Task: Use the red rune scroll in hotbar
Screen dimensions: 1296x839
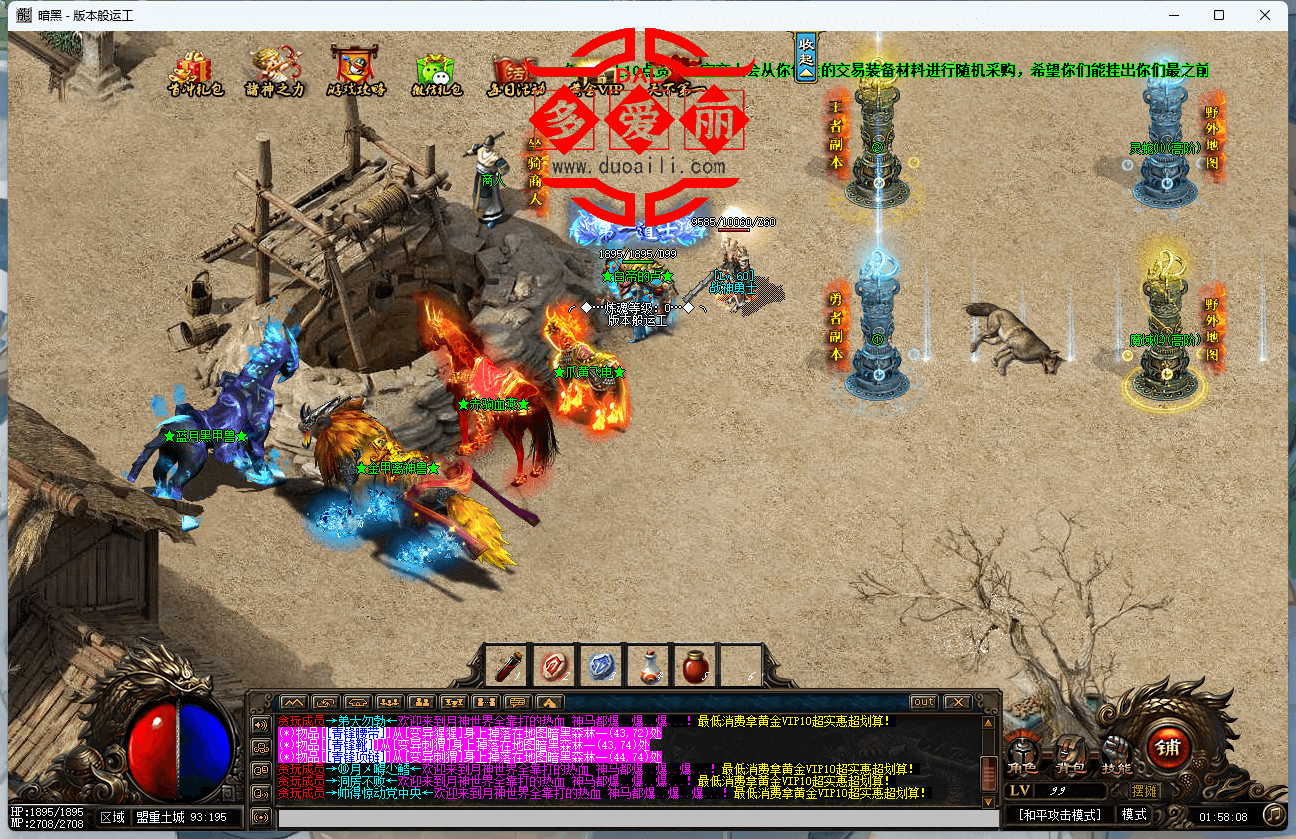Action: point(554,666)
